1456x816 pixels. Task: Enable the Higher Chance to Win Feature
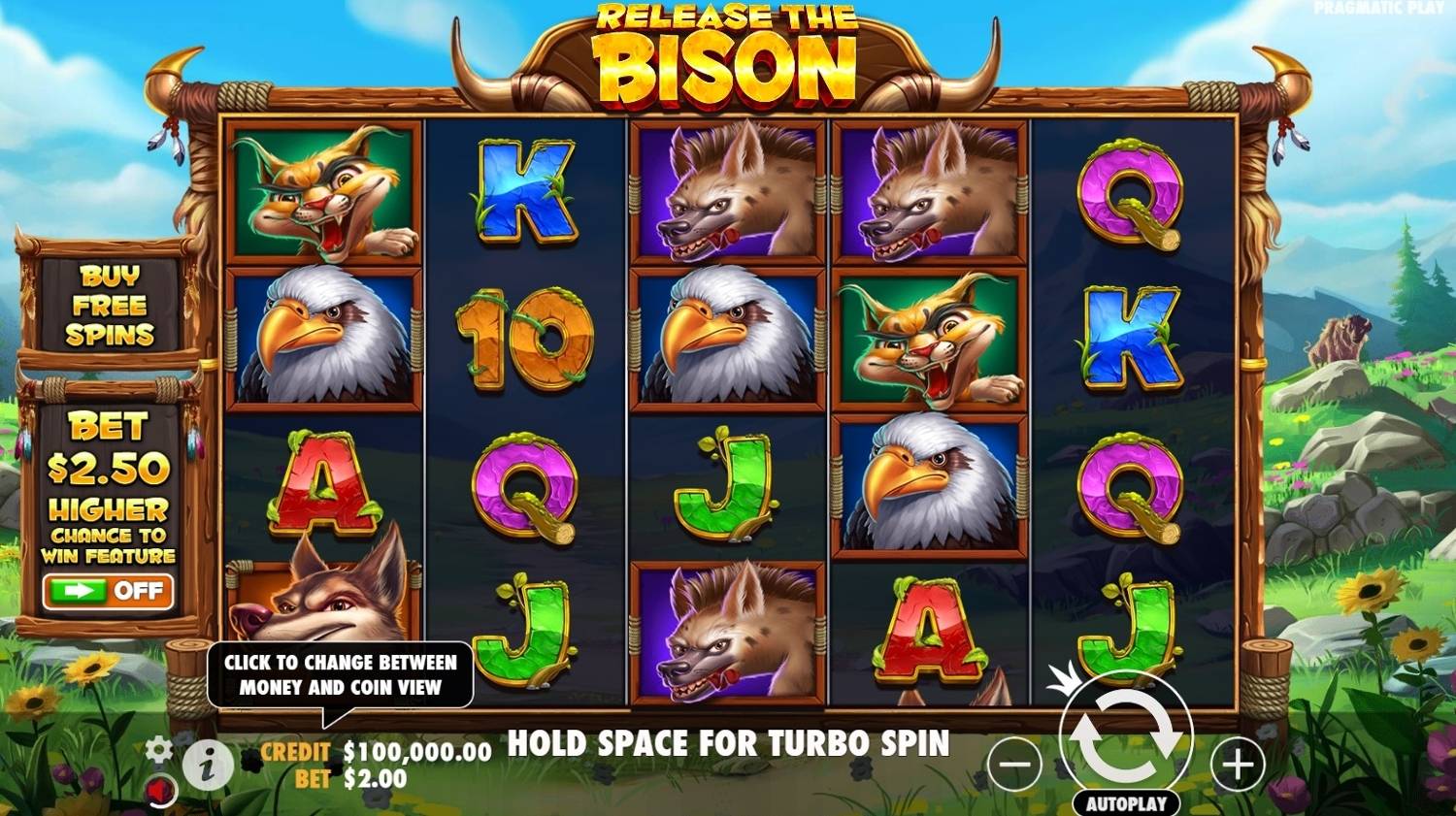(109, 592)
